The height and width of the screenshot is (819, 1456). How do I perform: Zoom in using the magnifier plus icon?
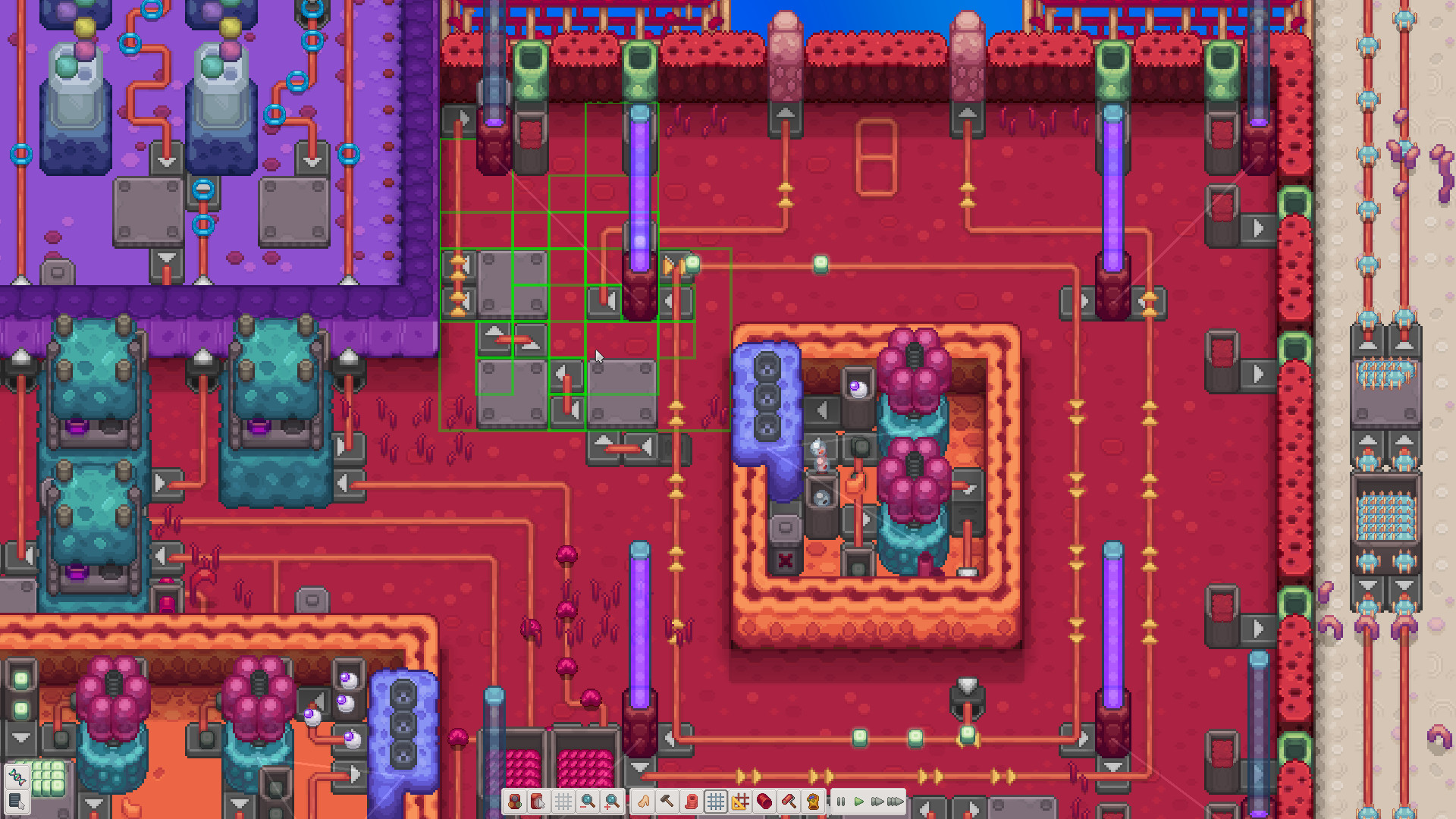612,800
